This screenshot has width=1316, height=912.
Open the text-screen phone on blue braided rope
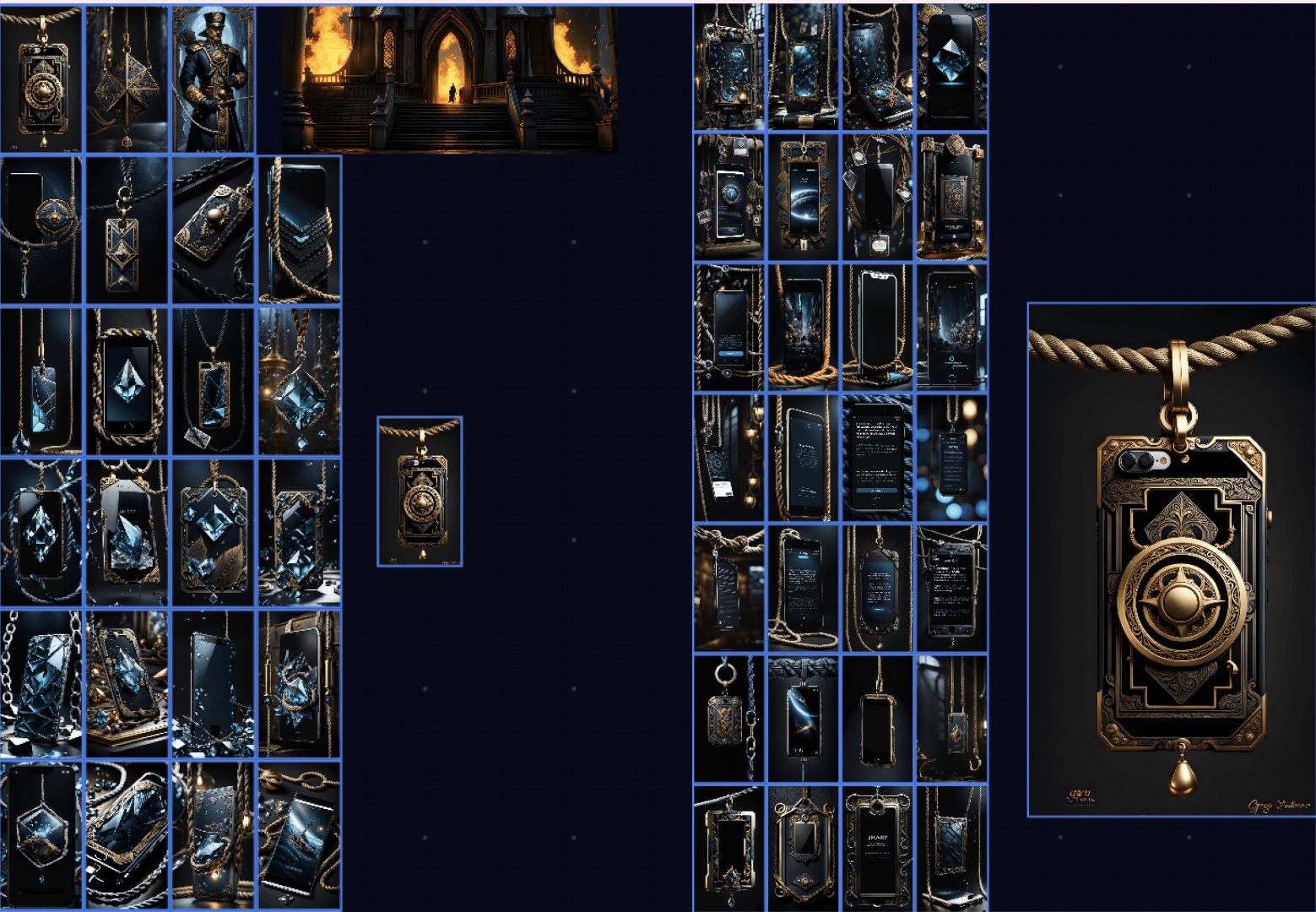pyautogui.click(x=877, y=458)
